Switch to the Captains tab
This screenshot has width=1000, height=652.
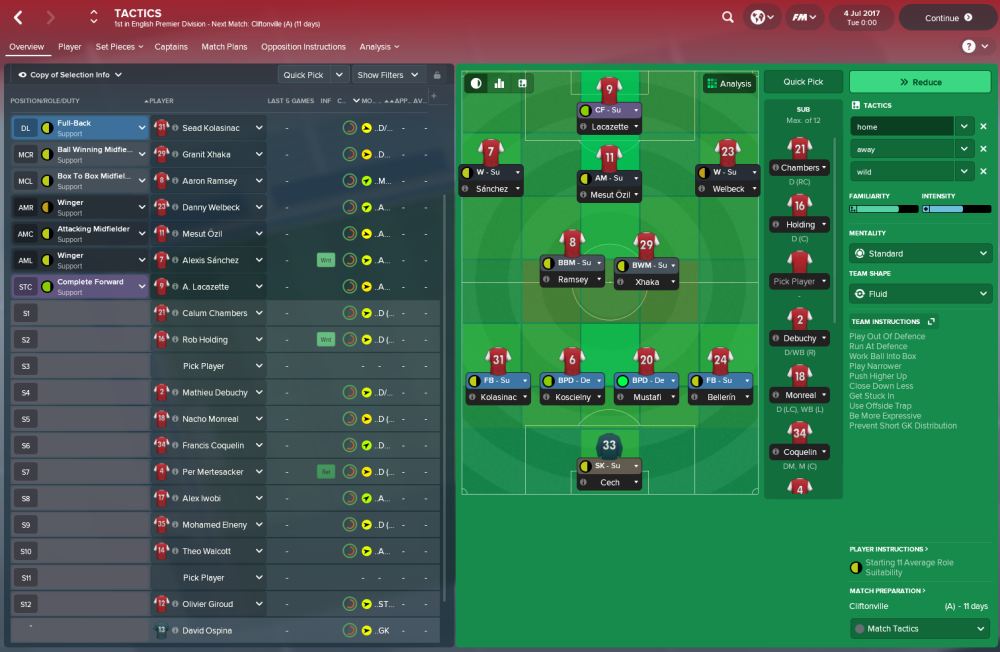click(171, 47)
